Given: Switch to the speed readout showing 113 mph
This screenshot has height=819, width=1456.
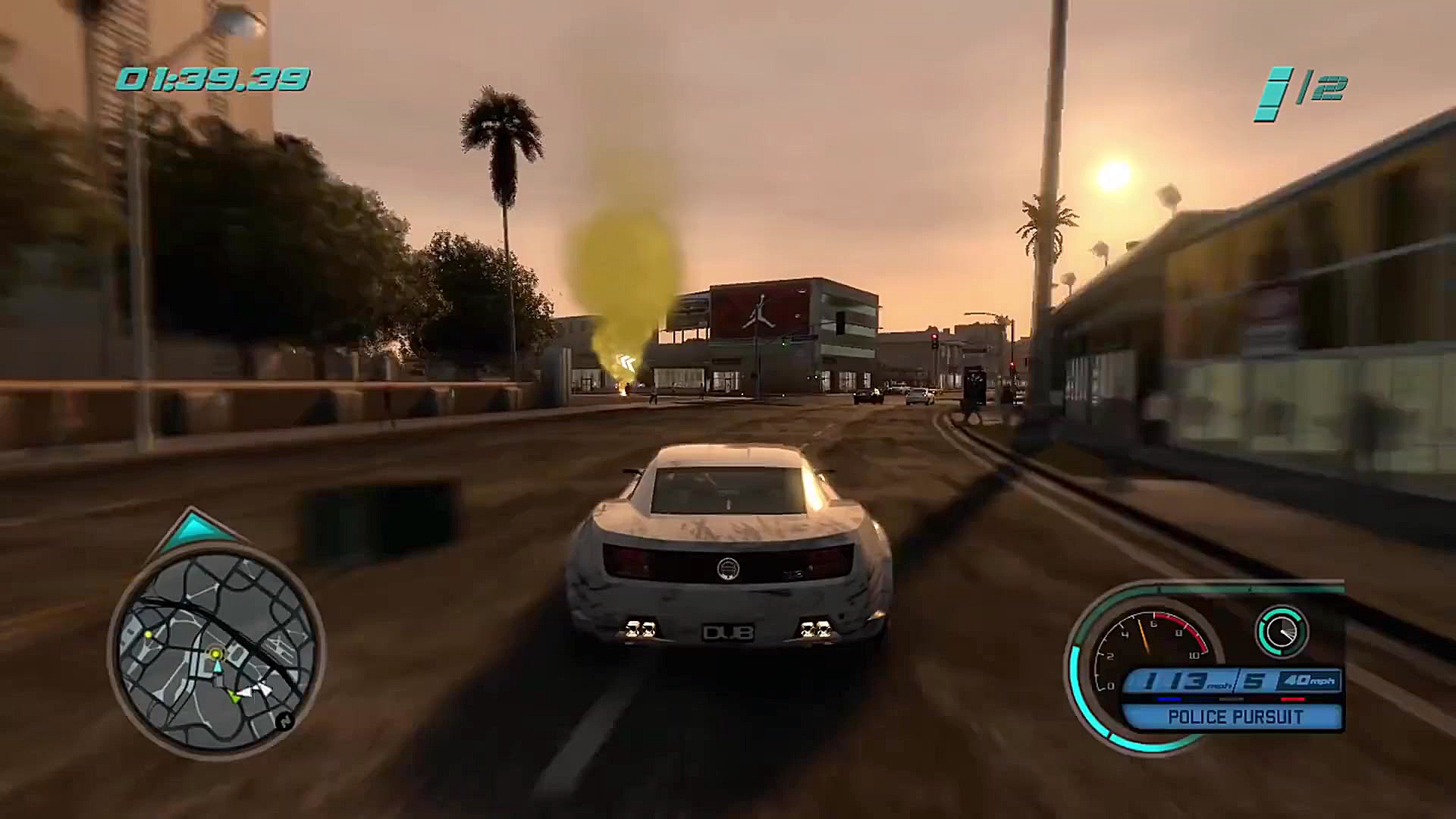Looking at the screenshot, I should point(1175,680).
